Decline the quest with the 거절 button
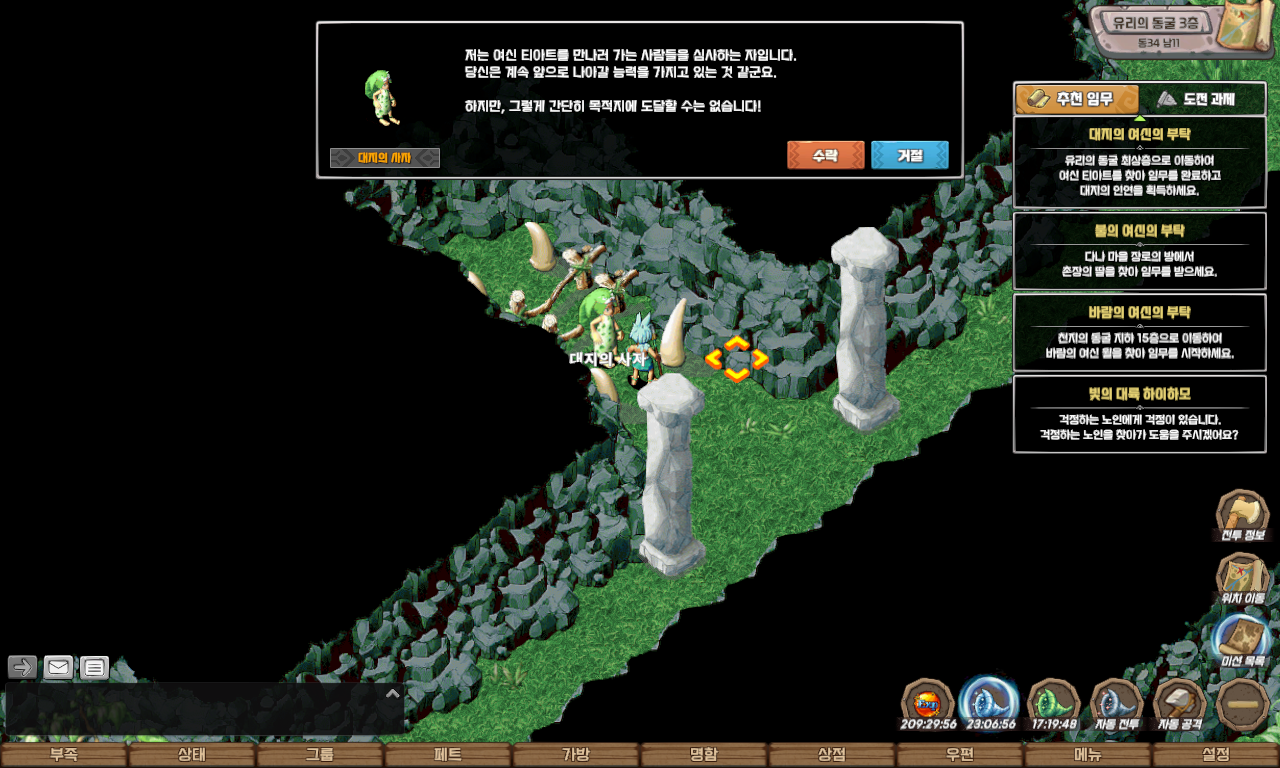The width and height of the screenshot is (1280, 768). point(909,155)
